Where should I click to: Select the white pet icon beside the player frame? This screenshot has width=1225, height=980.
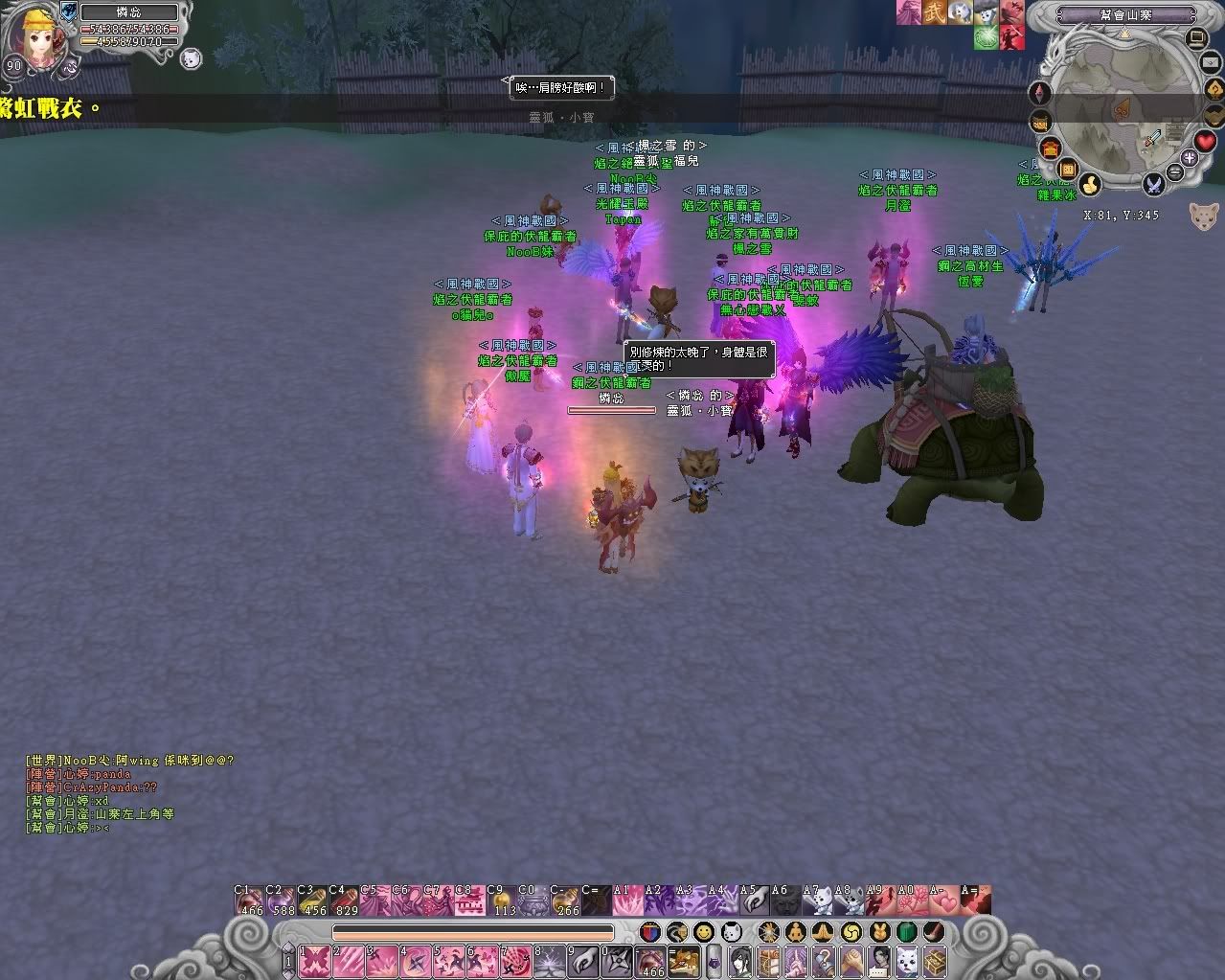coord(190,58)
